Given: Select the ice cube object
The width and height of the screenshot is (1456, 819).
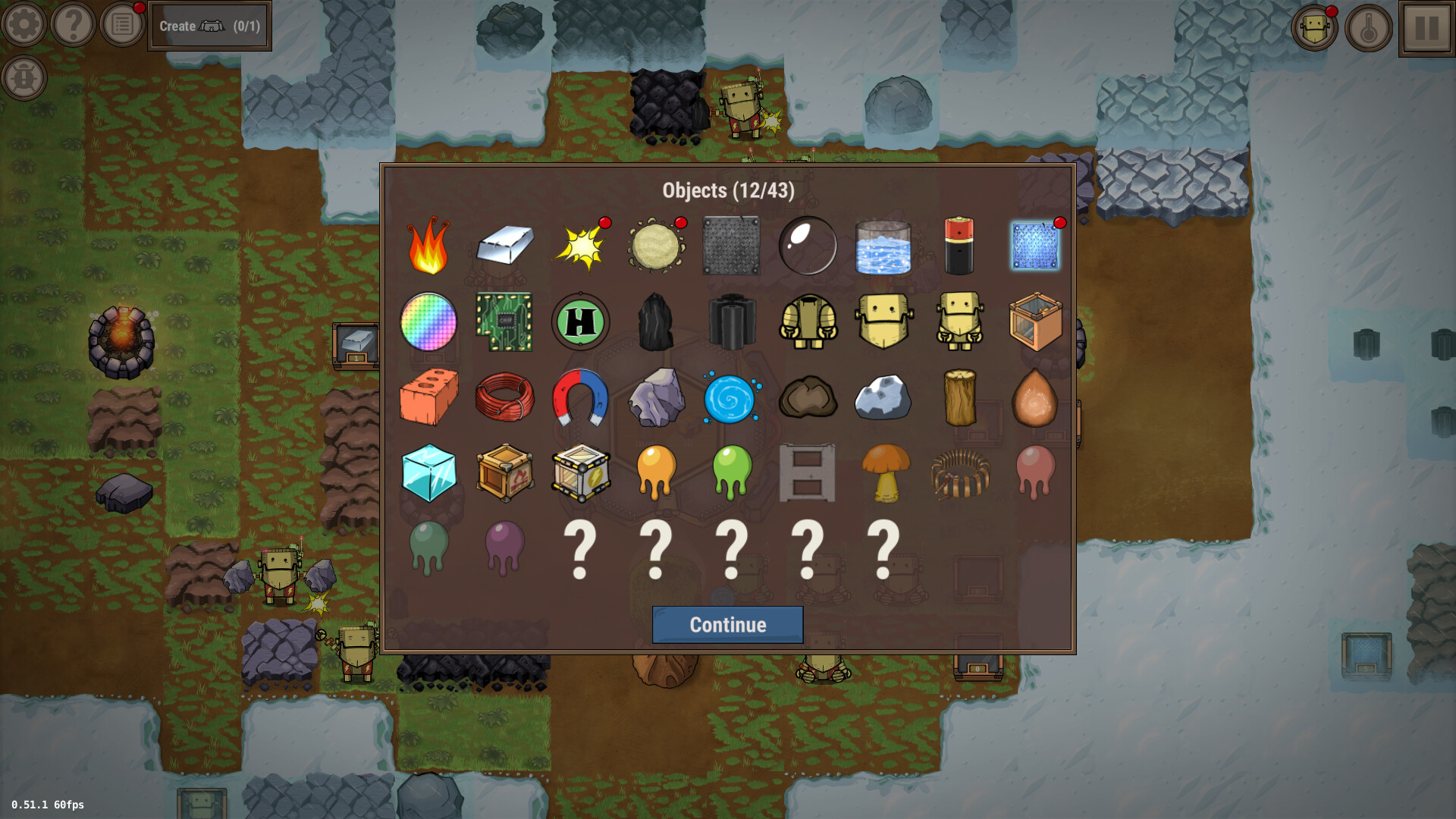Looking at the screenshot, I should tap(428, 474).
